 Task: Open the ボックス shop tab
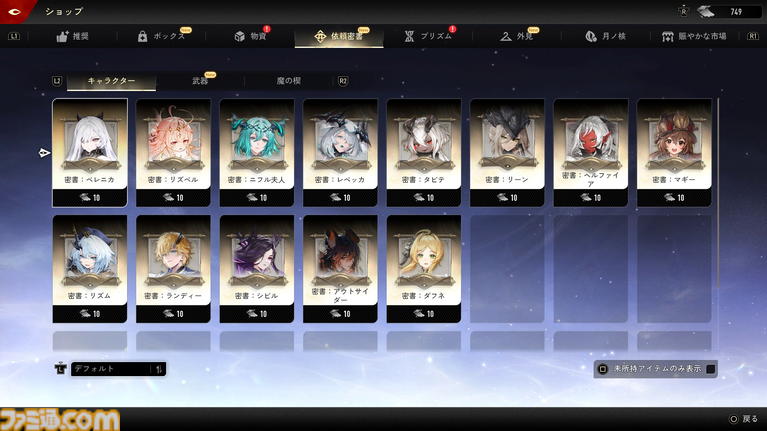coord(160,36)
